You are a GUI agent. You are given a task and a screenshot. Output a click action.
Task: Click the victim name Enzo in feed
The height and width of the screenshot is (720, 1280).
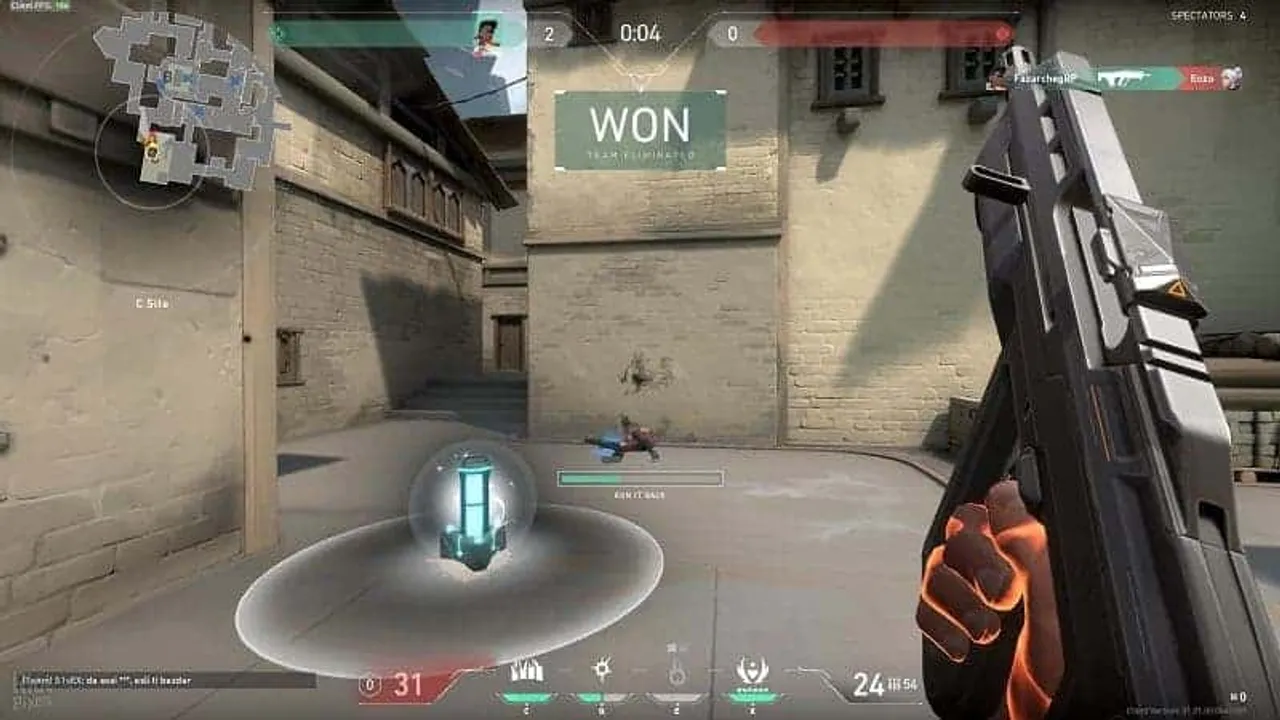click(1203, 78)
